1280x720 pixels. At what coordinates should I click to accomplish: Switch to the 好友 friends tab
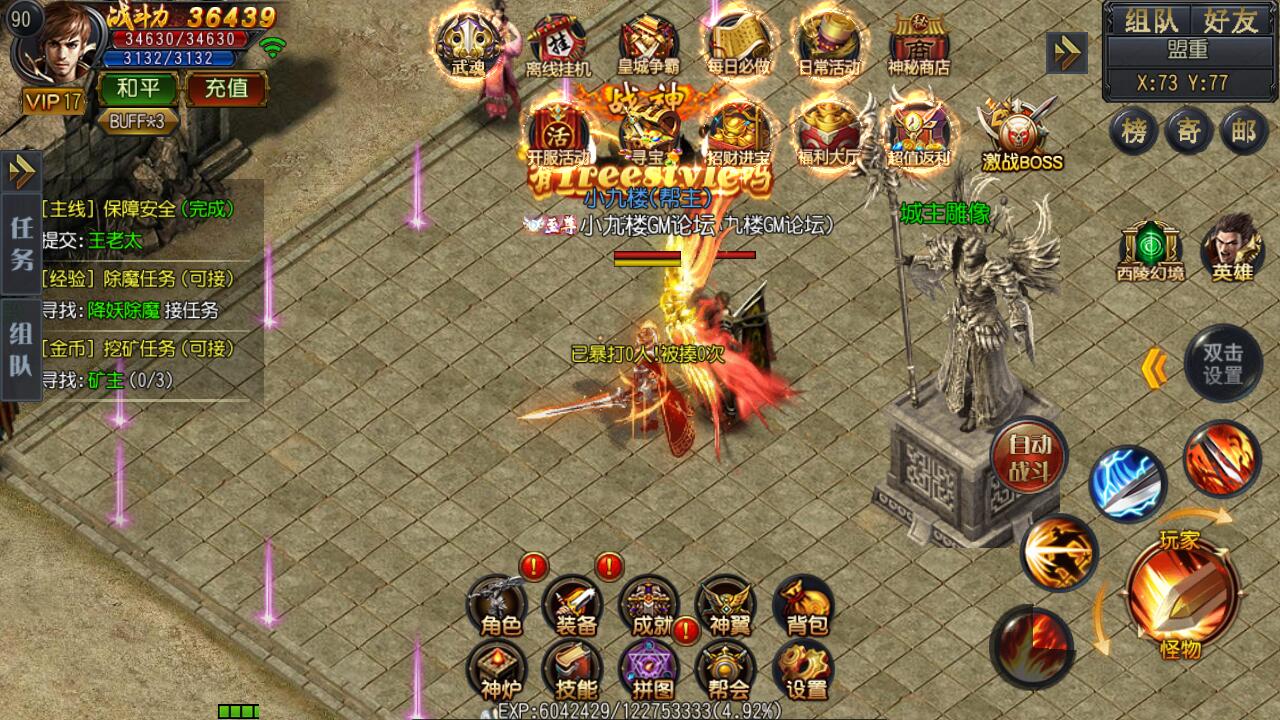(x=1232, y=17)
